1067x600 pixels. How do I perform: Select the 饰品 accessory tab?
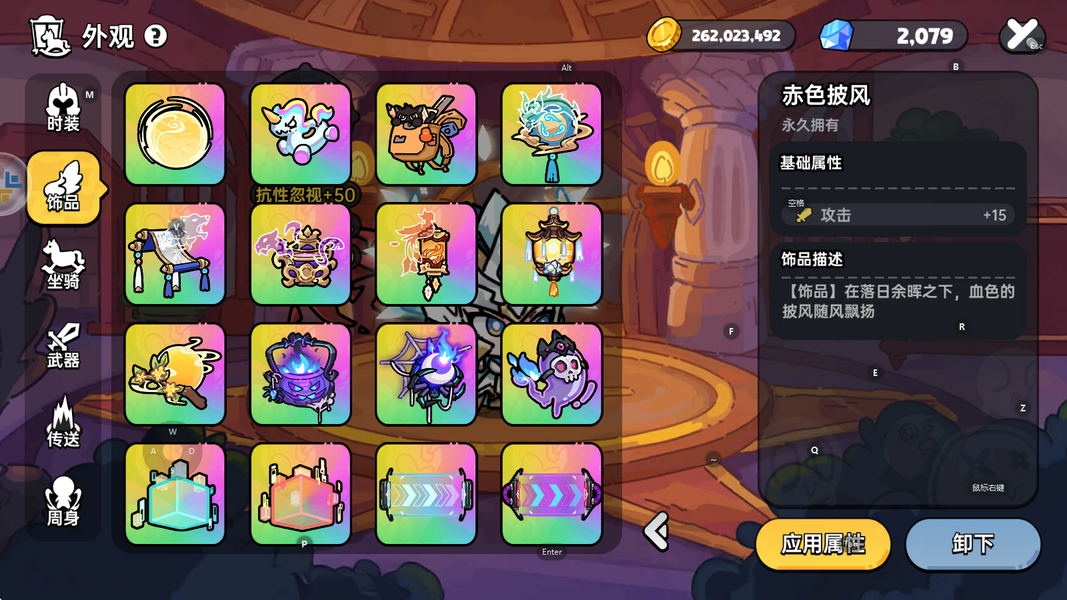pyautogui.click(x=63, y=188)
